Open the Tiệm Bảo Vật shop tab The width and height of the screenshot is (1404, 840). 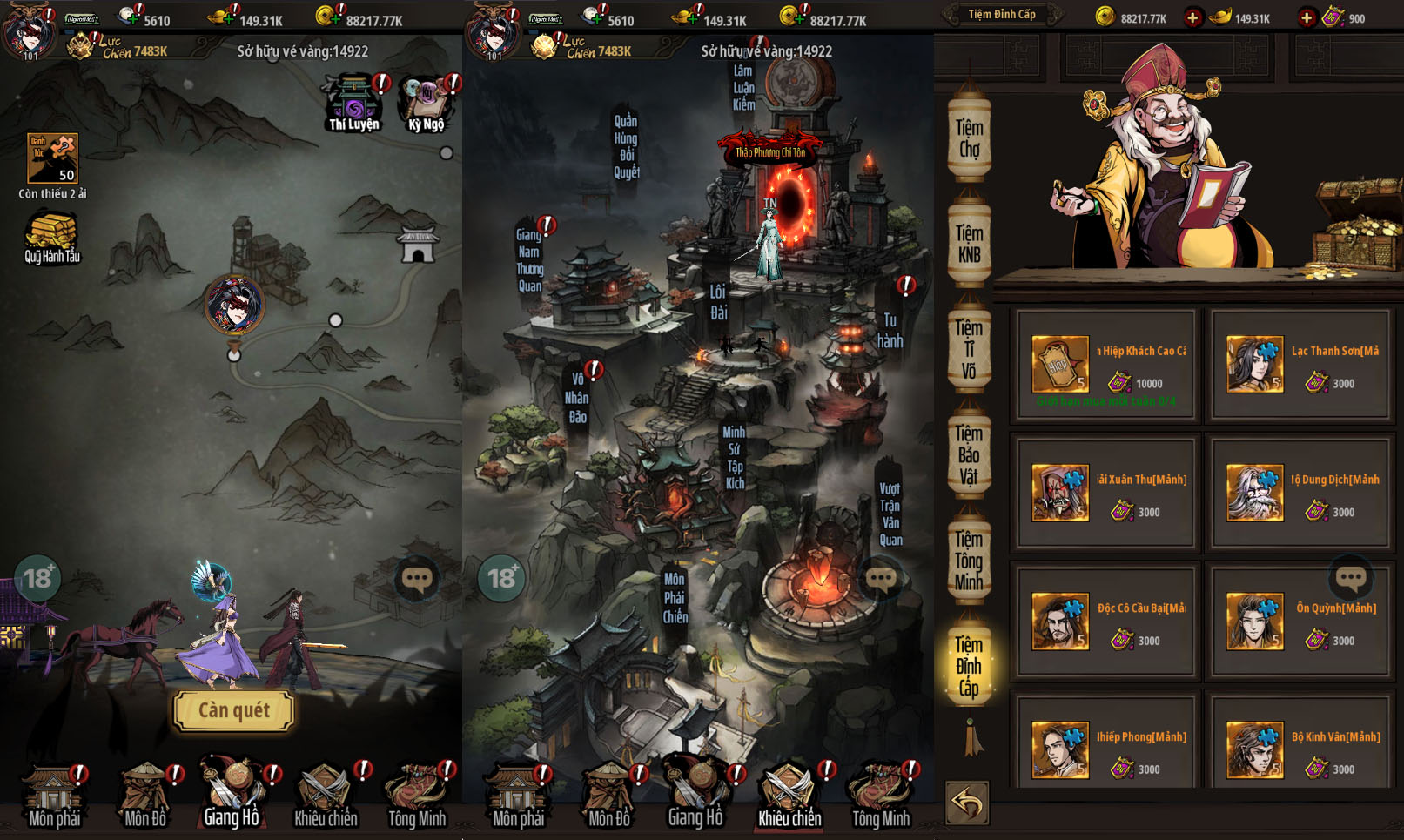point(969,455)
